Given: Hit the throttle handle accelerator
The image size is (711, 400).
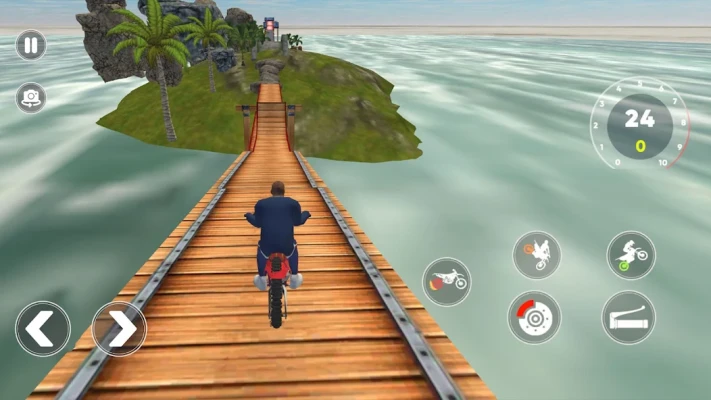Looking at the screenshot, I should [x=628, y=318].
